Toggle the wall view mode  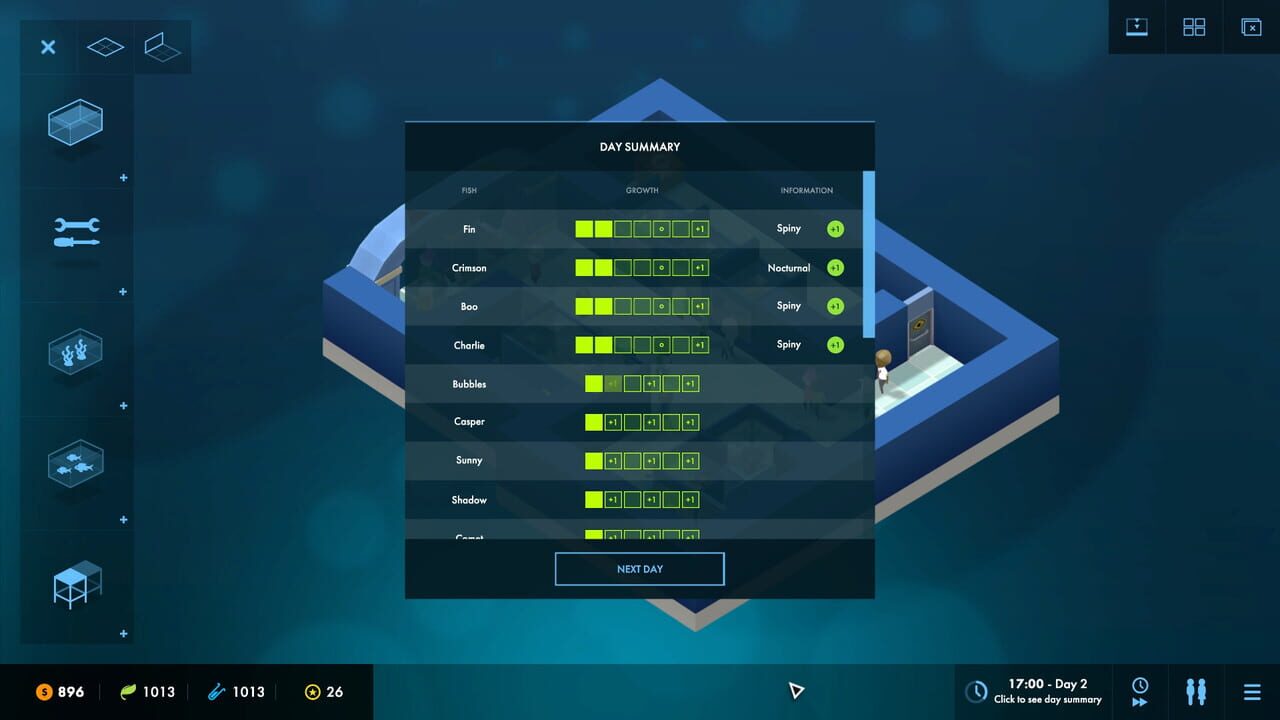[163, 46]
